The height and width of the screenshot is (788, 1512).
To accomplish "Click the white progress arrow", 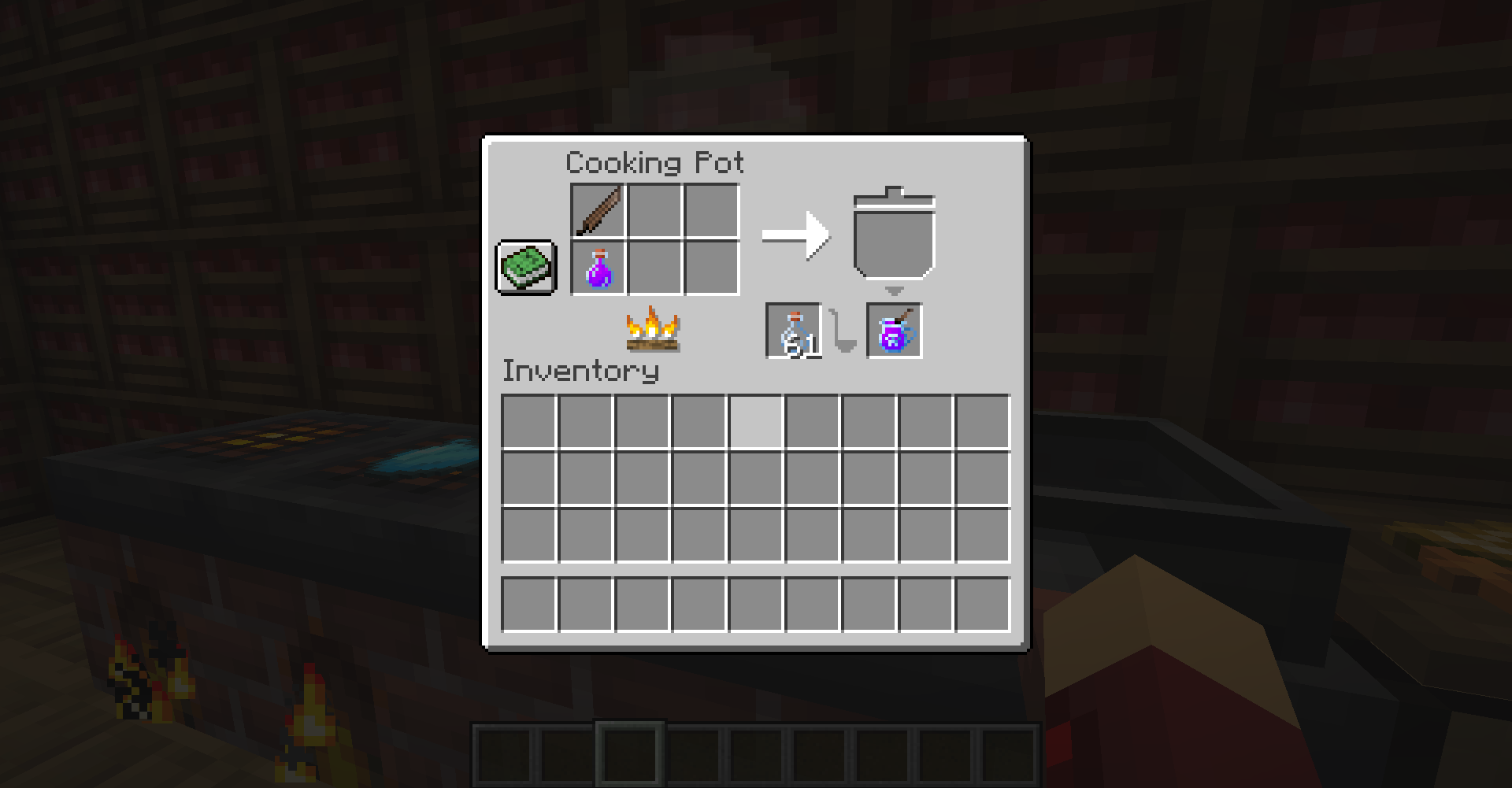I will coord(795,236).
